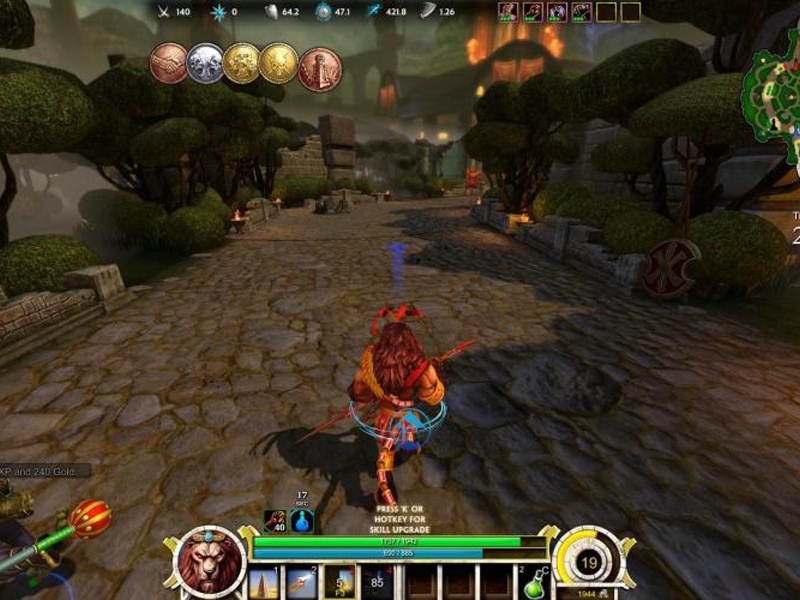Select the highlighted third ability slot
800x600 pixels.
coord(339,582)
